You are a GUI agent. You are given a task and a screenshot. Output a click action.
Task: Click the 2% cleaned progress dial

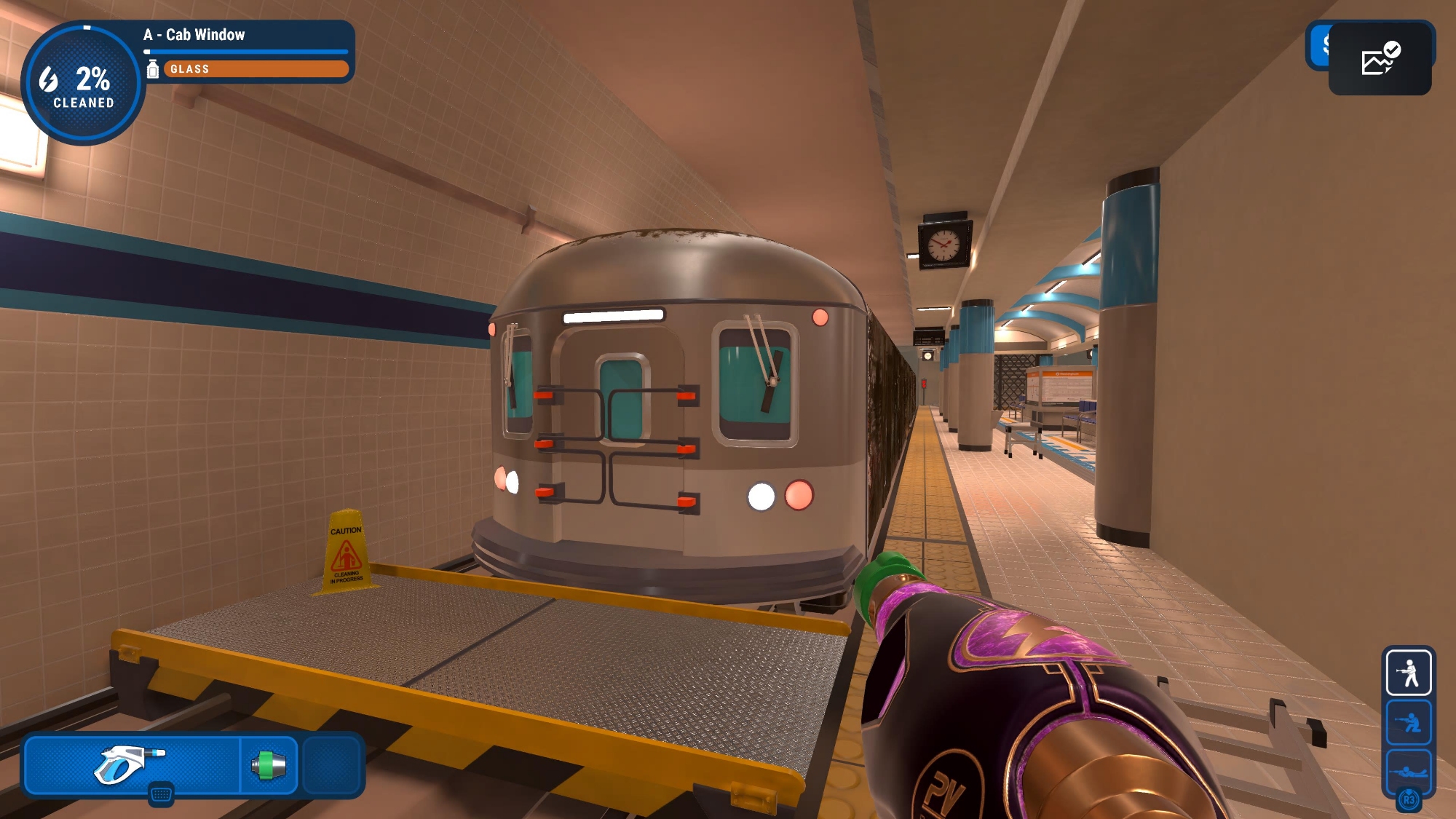83,84
